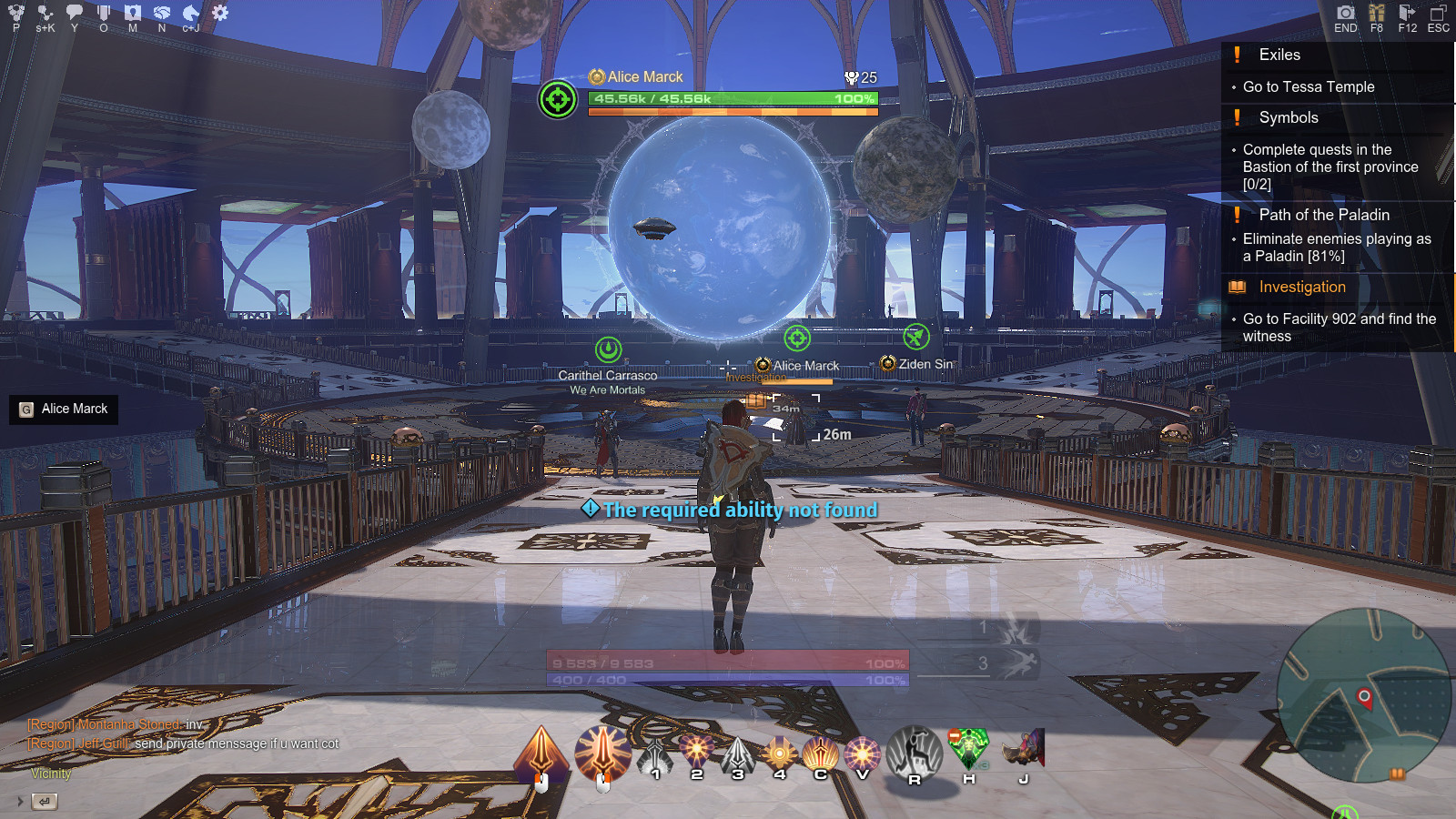The height and width of the screenshot is (819, 1456).
Task: Activate the radiant sun sword secondary attack
Action: click(x=602, y=754)
